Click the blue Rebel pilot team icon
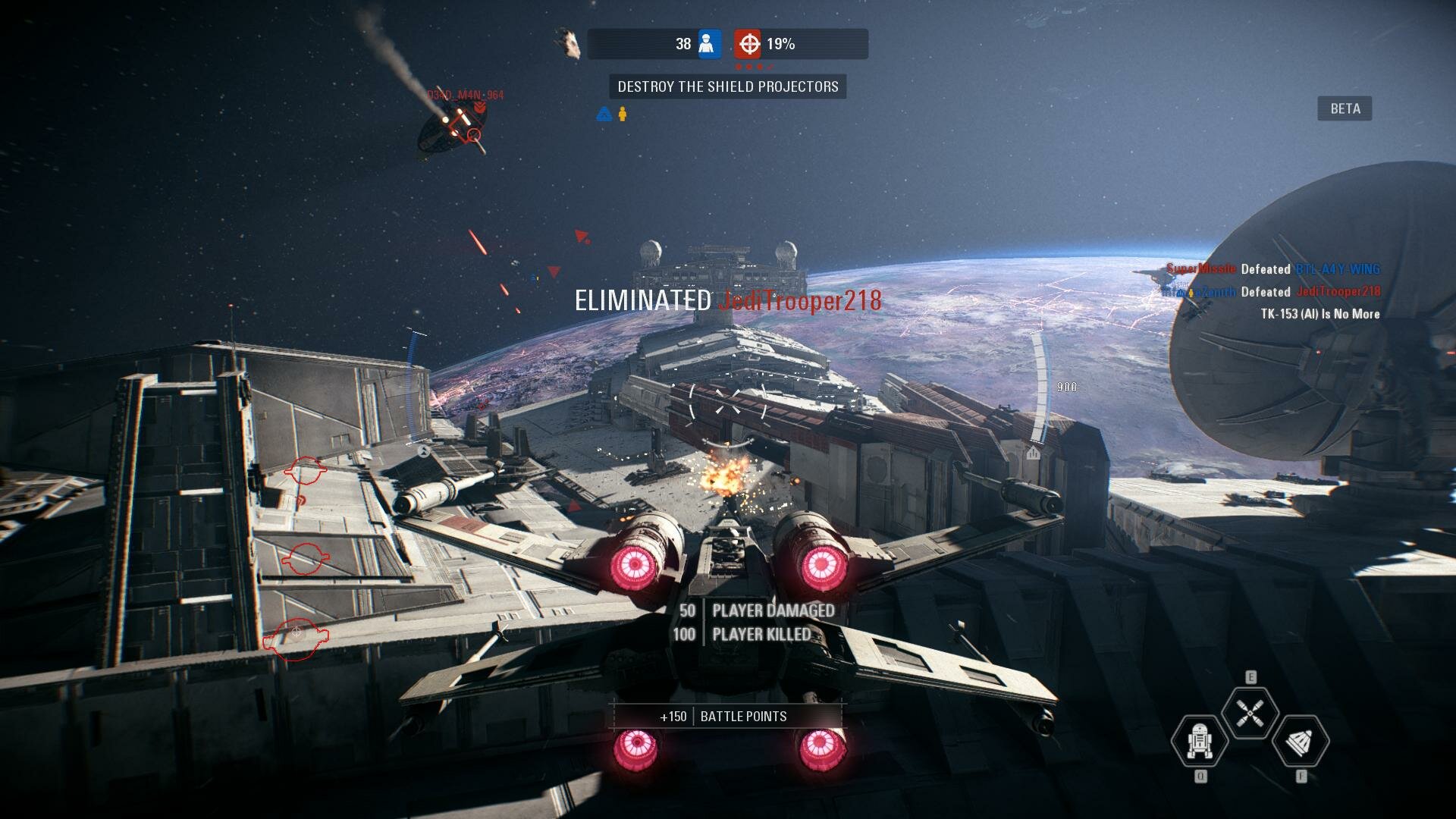Screen dimensions: 1456x819 point(708,44)
